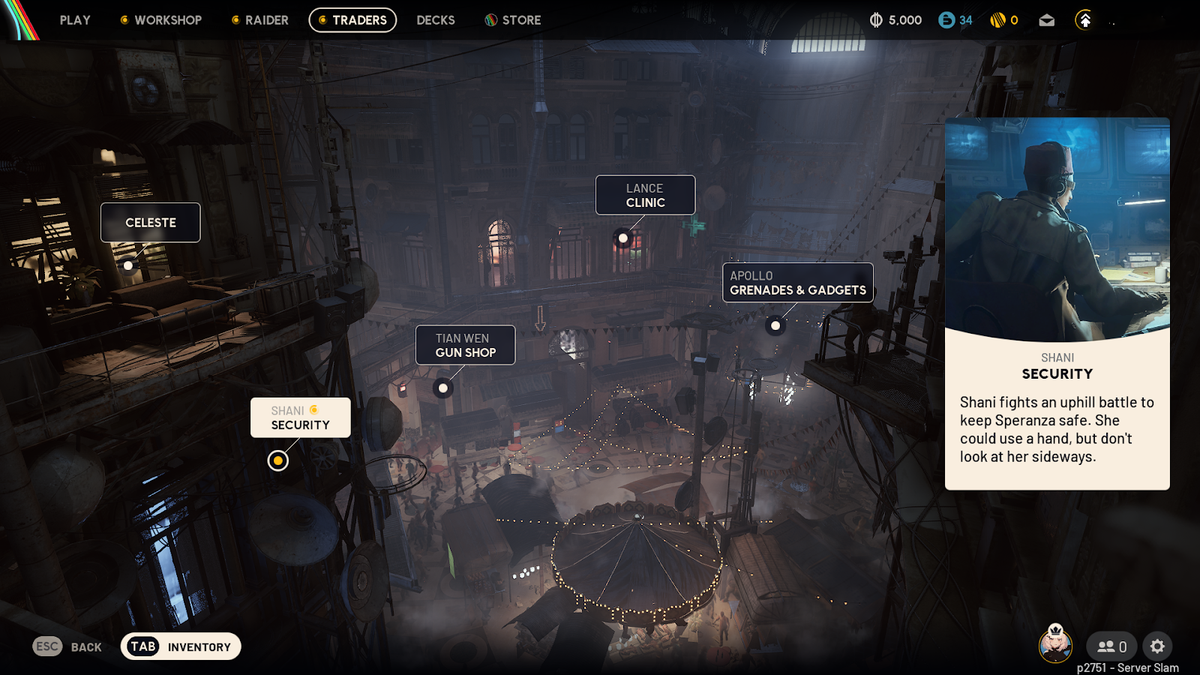Click the player avatar portrait
The image size is (1200, 675).
1055,645
